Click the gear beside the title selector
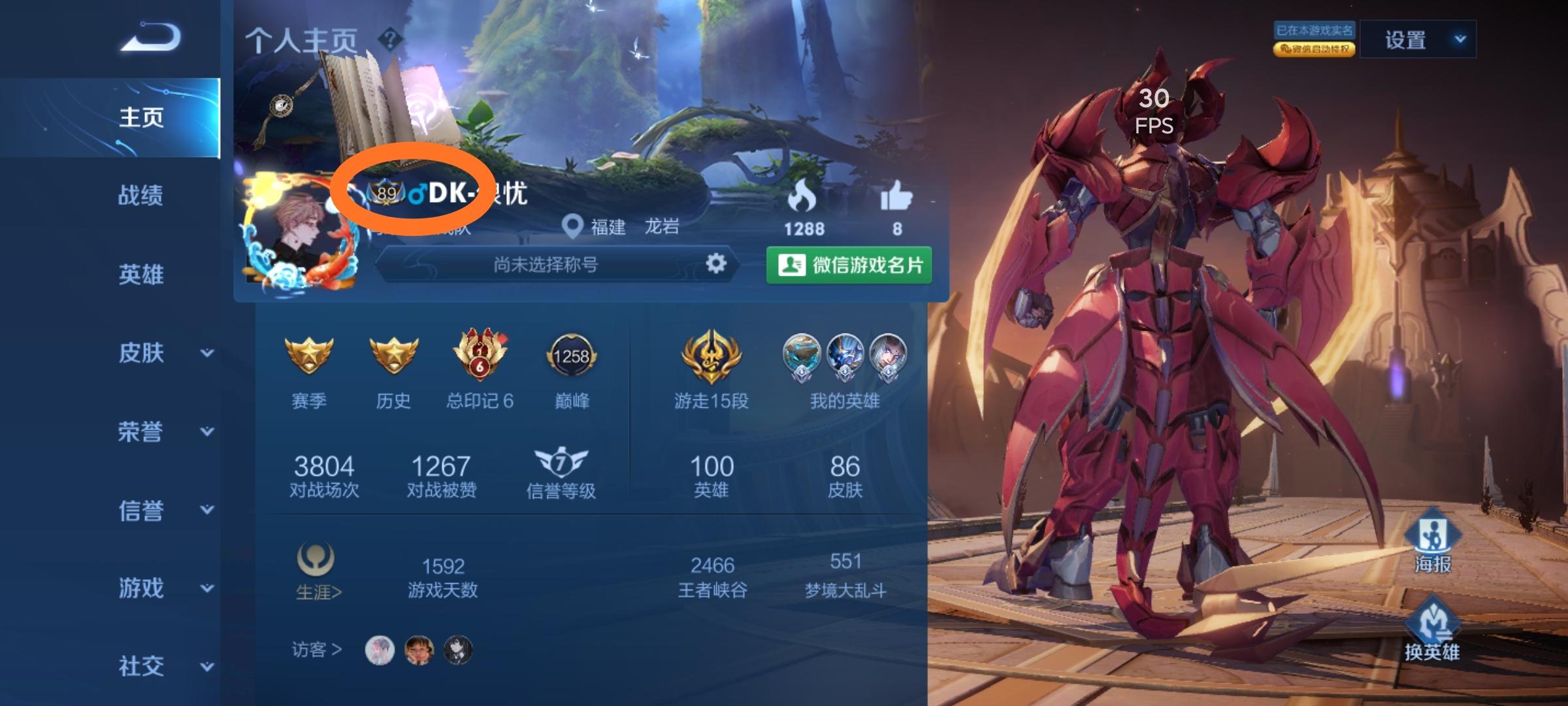The image size is (1568, 706). 717,264
